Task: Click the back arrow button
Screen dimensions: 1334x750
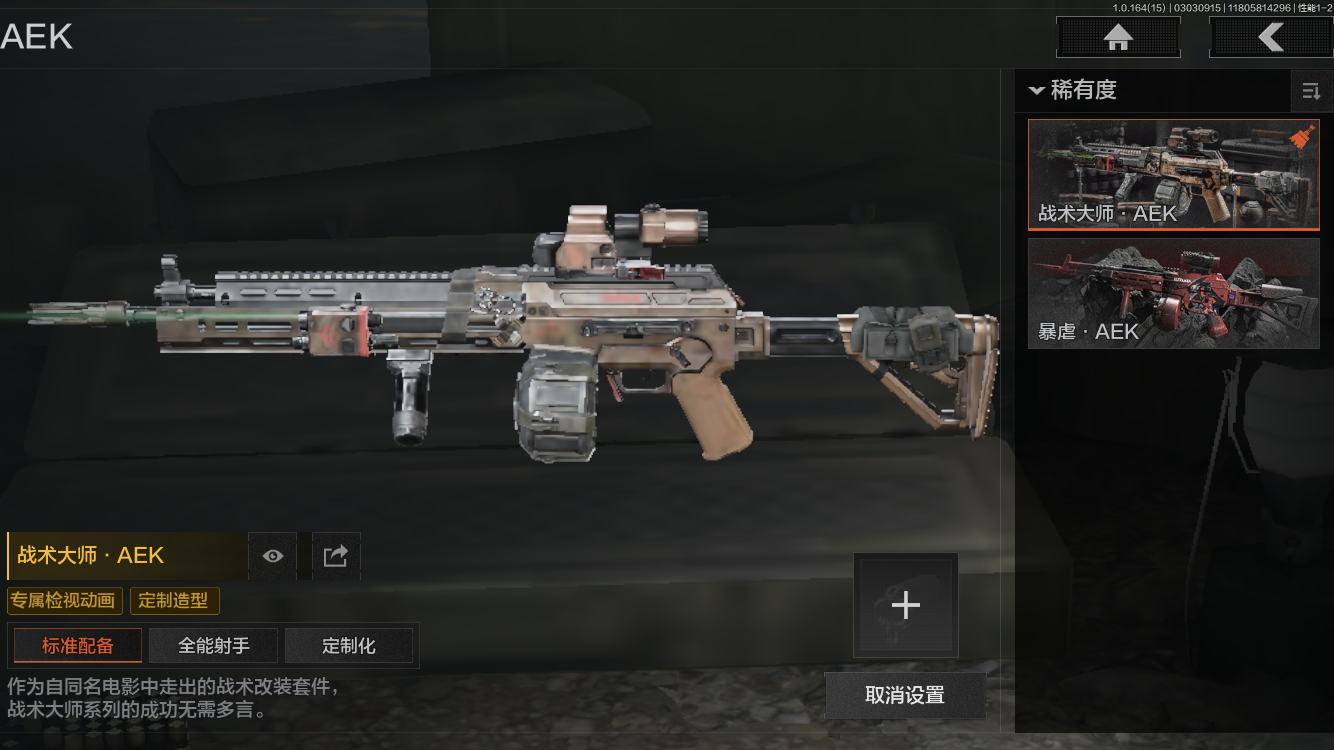Action: click(1270, 38)
